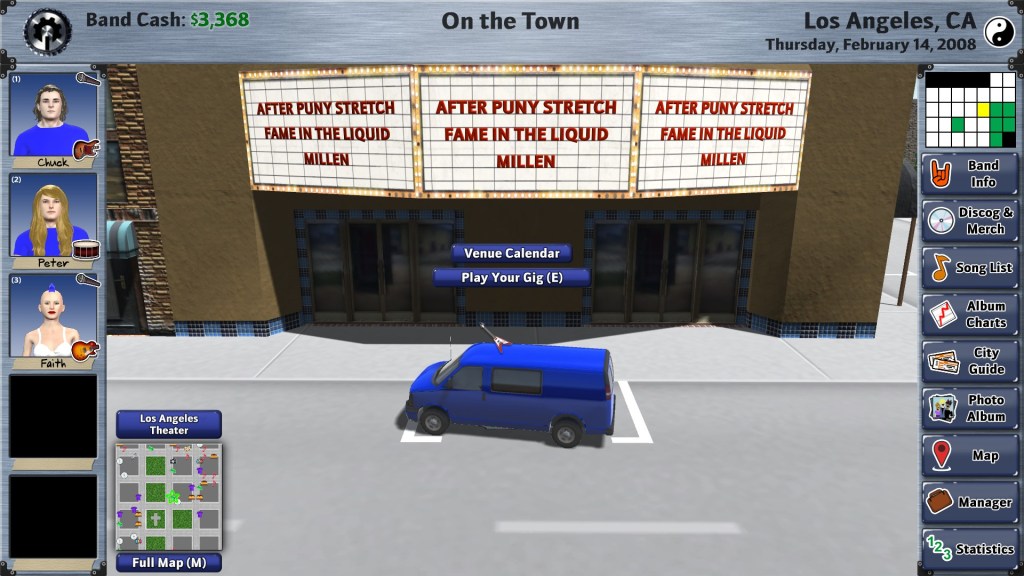Open Discog & Merch
The image size is (1024, 576).
point(970,221)
